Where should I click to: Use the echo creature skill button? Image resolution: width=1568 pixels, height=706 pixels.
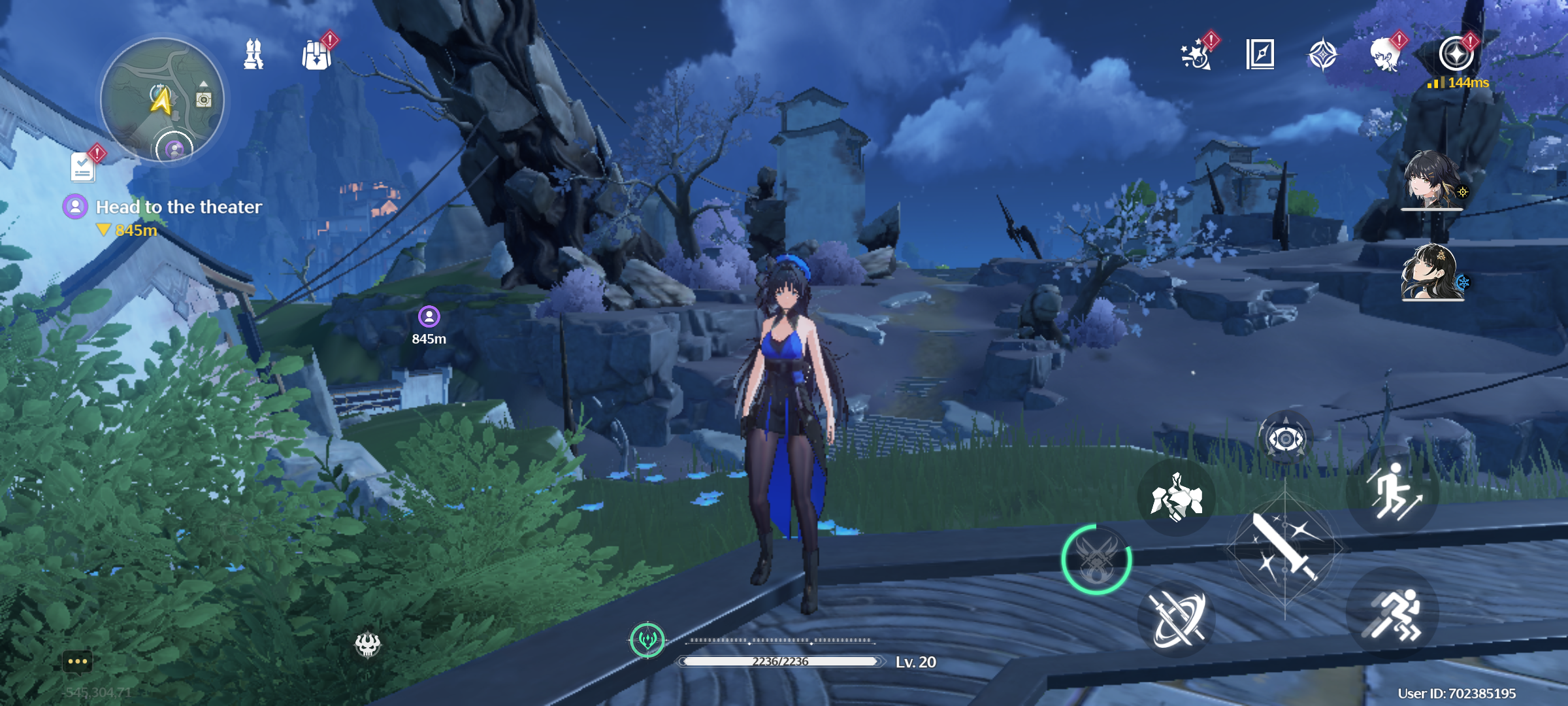pyautogui.click(x=1177, y=497)
